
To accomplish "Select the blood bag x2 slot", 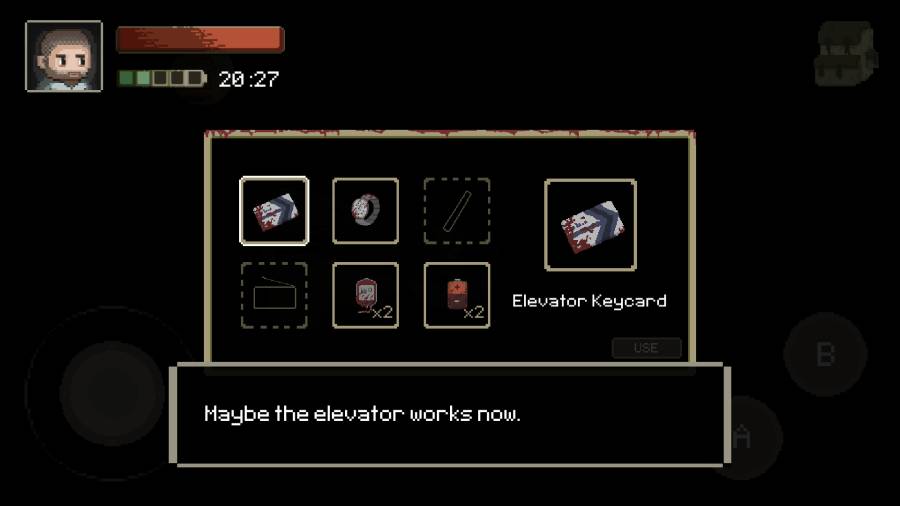I will 365,295.
